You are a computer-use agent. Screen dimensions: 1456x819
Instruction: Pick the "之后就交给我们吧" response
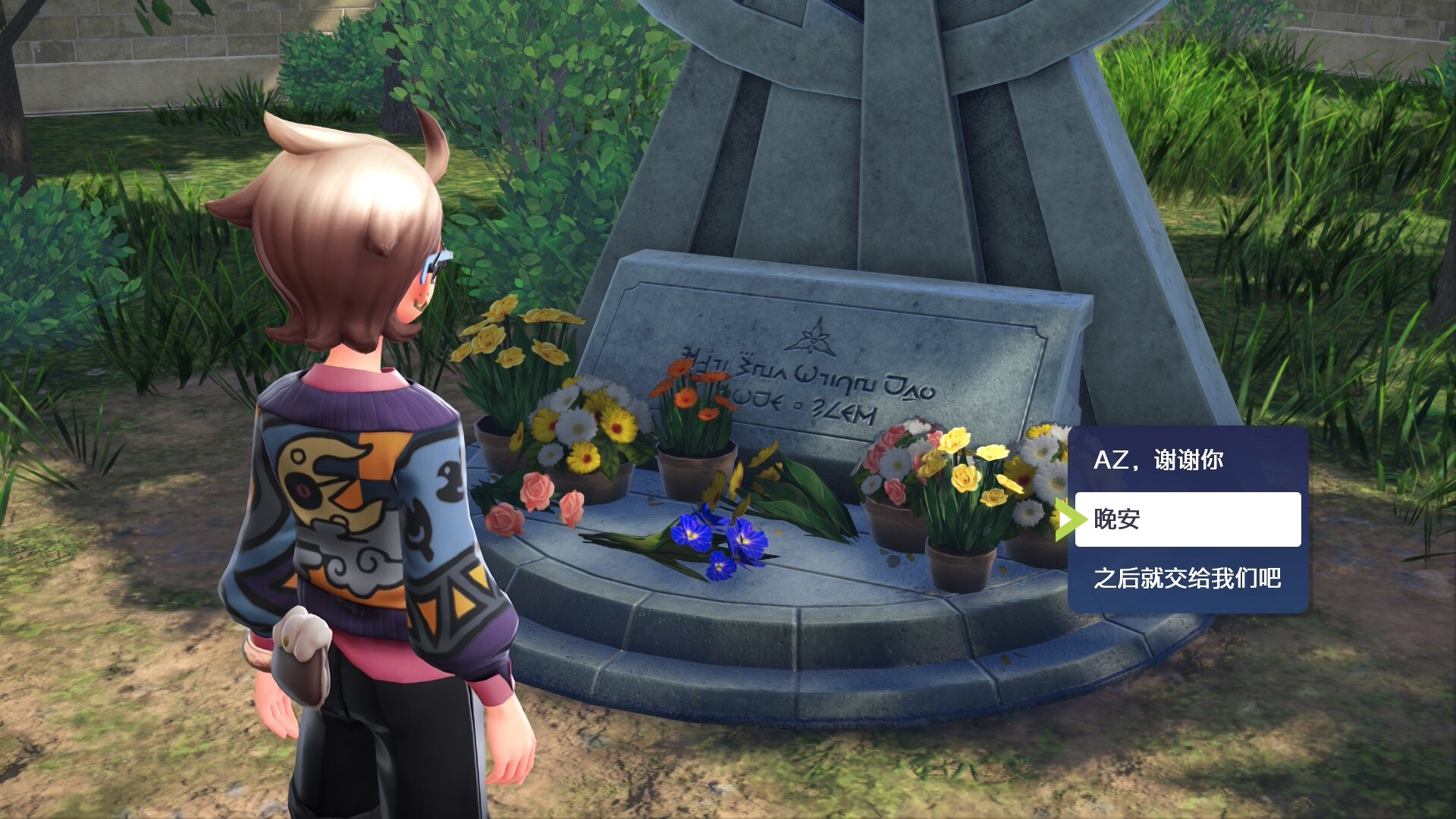[x=1187, y=579]
